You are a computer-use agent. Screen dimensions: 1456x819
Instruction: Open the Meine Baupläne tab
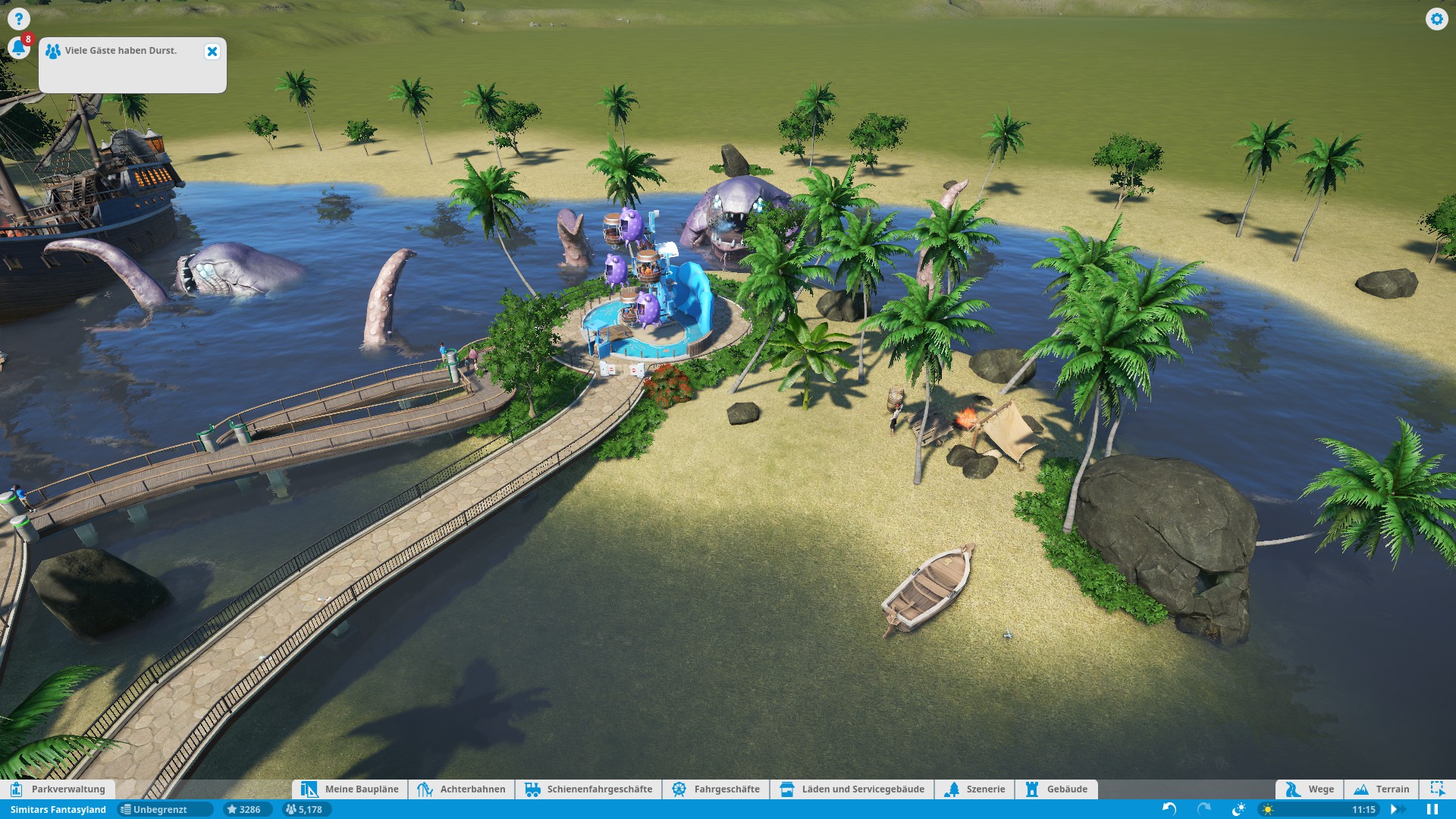pyautogui.click(x=350, y=789)
